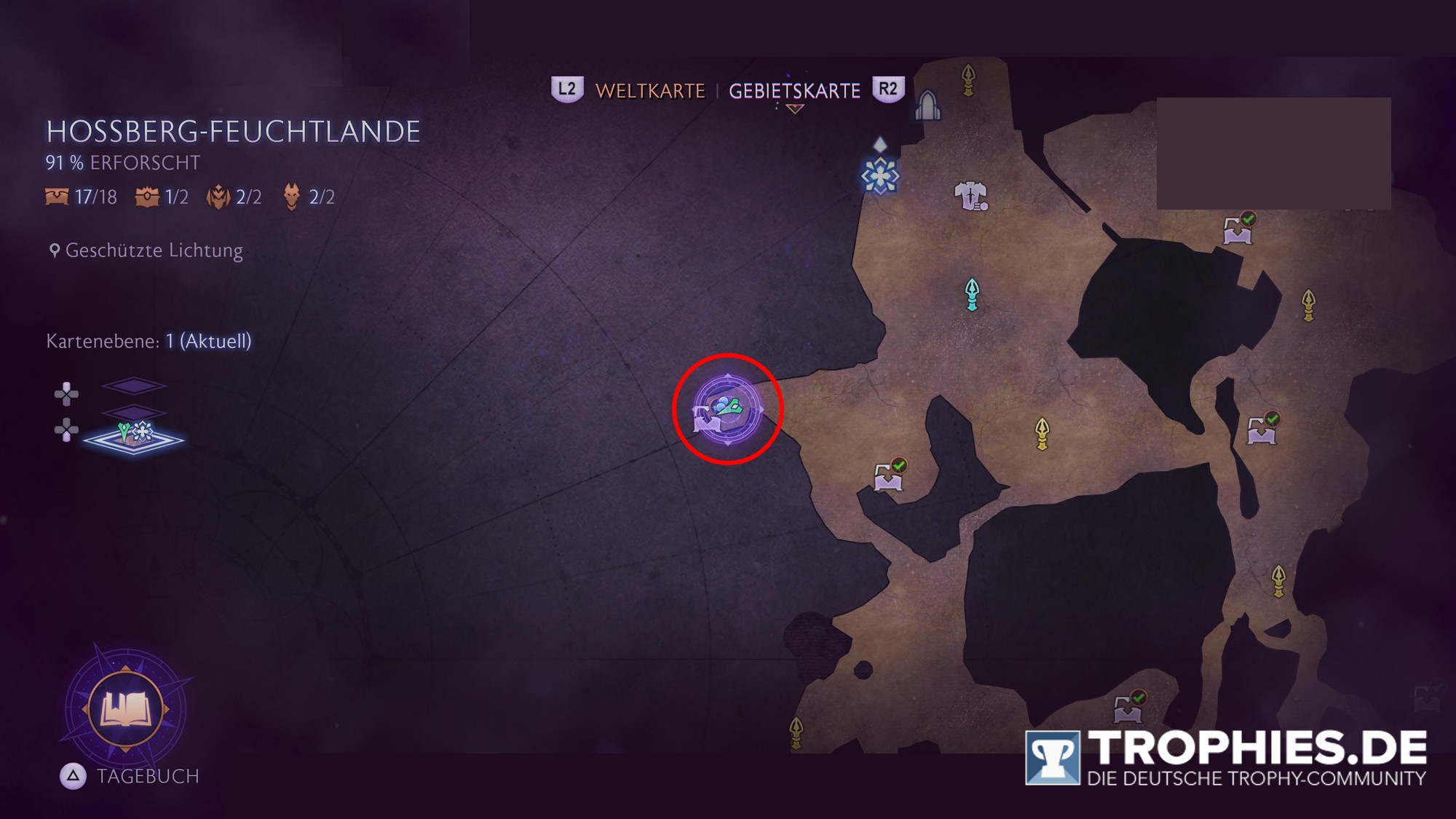Select the teal marker on the map
This screenshot has width=1456, height=819.
pos(972,294)
